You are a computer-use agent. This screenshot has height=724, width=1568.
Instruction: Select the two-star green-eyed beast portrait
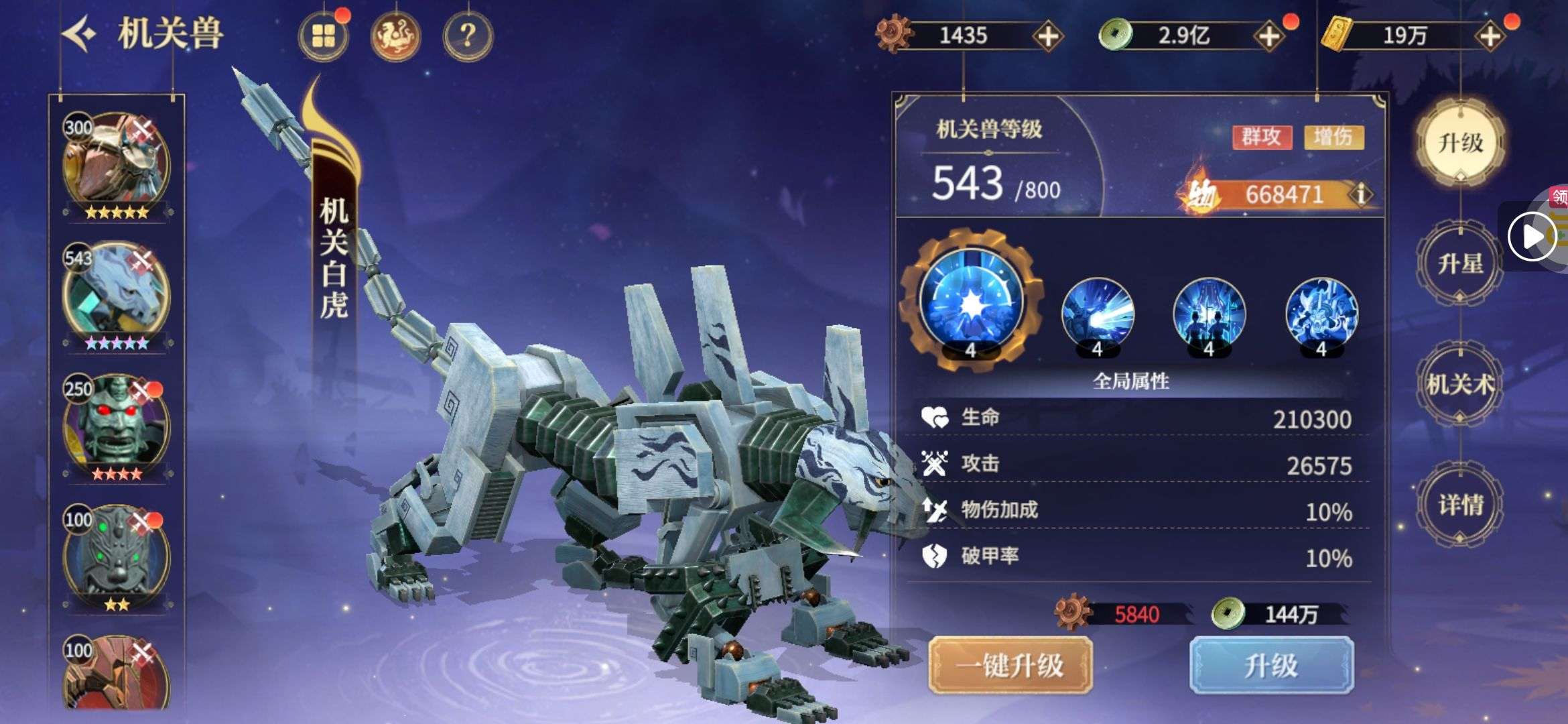tap(117, 556)
